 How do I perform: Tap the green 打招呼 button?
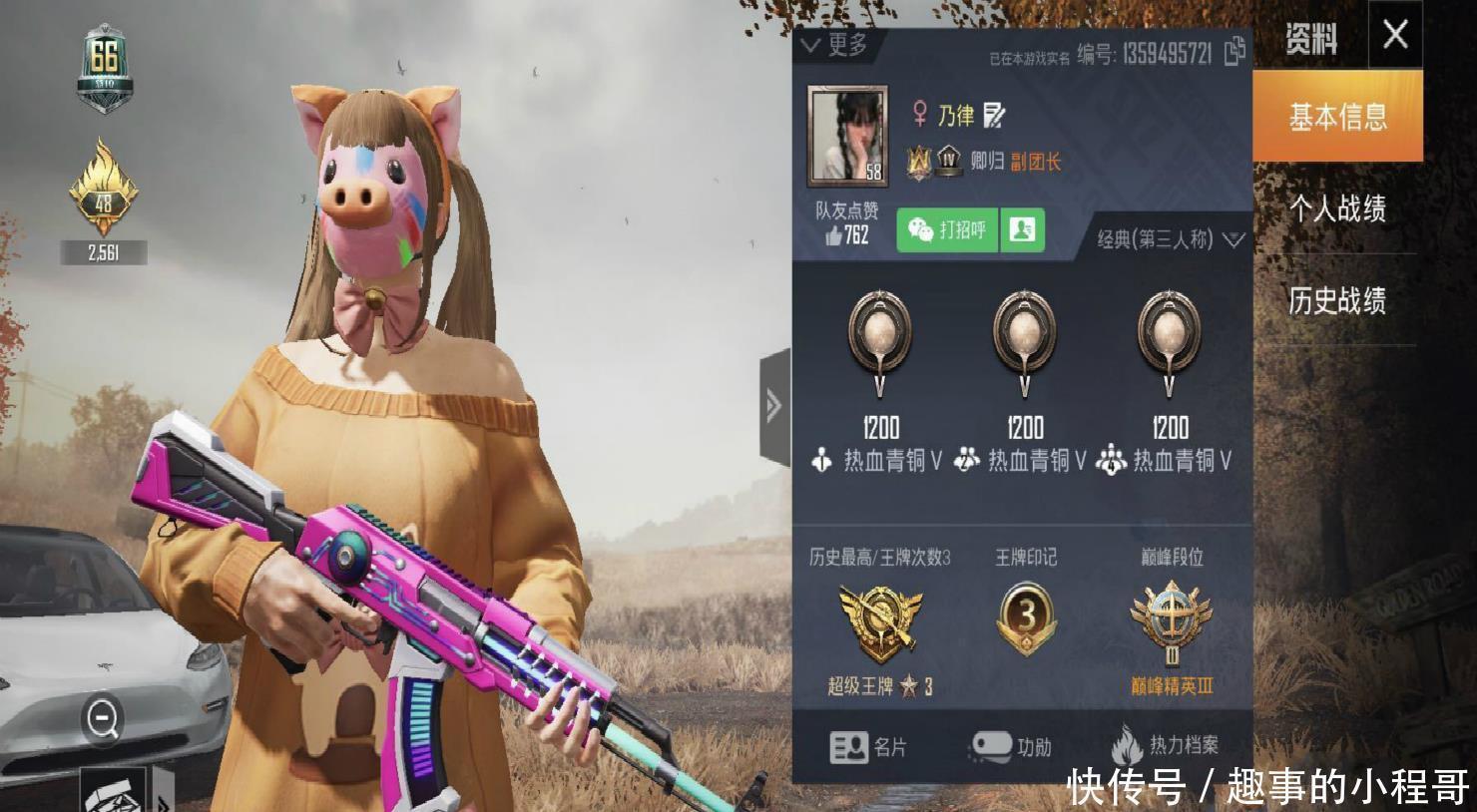tap(946, 230)
